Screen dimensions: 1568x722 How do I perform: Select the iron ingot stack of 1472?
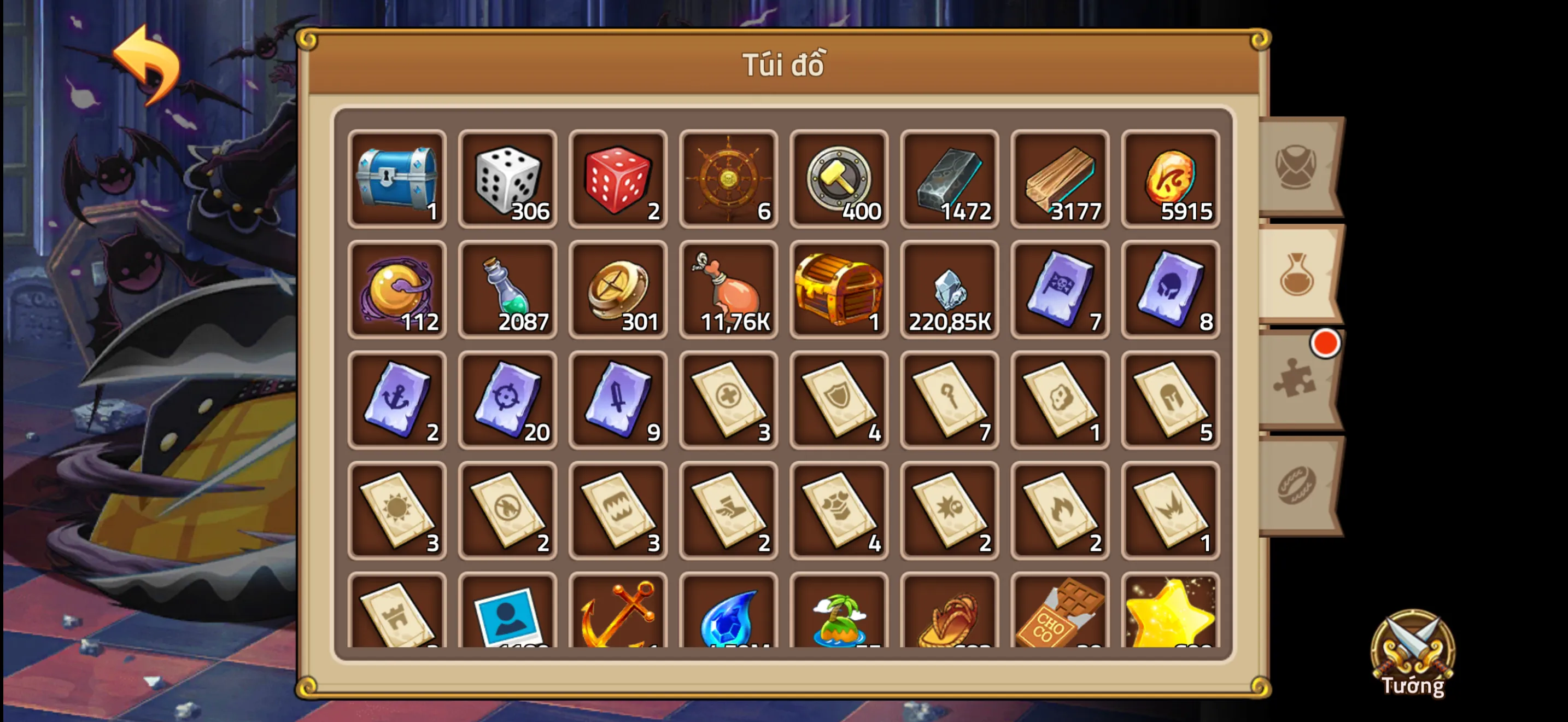click(949, 179)
